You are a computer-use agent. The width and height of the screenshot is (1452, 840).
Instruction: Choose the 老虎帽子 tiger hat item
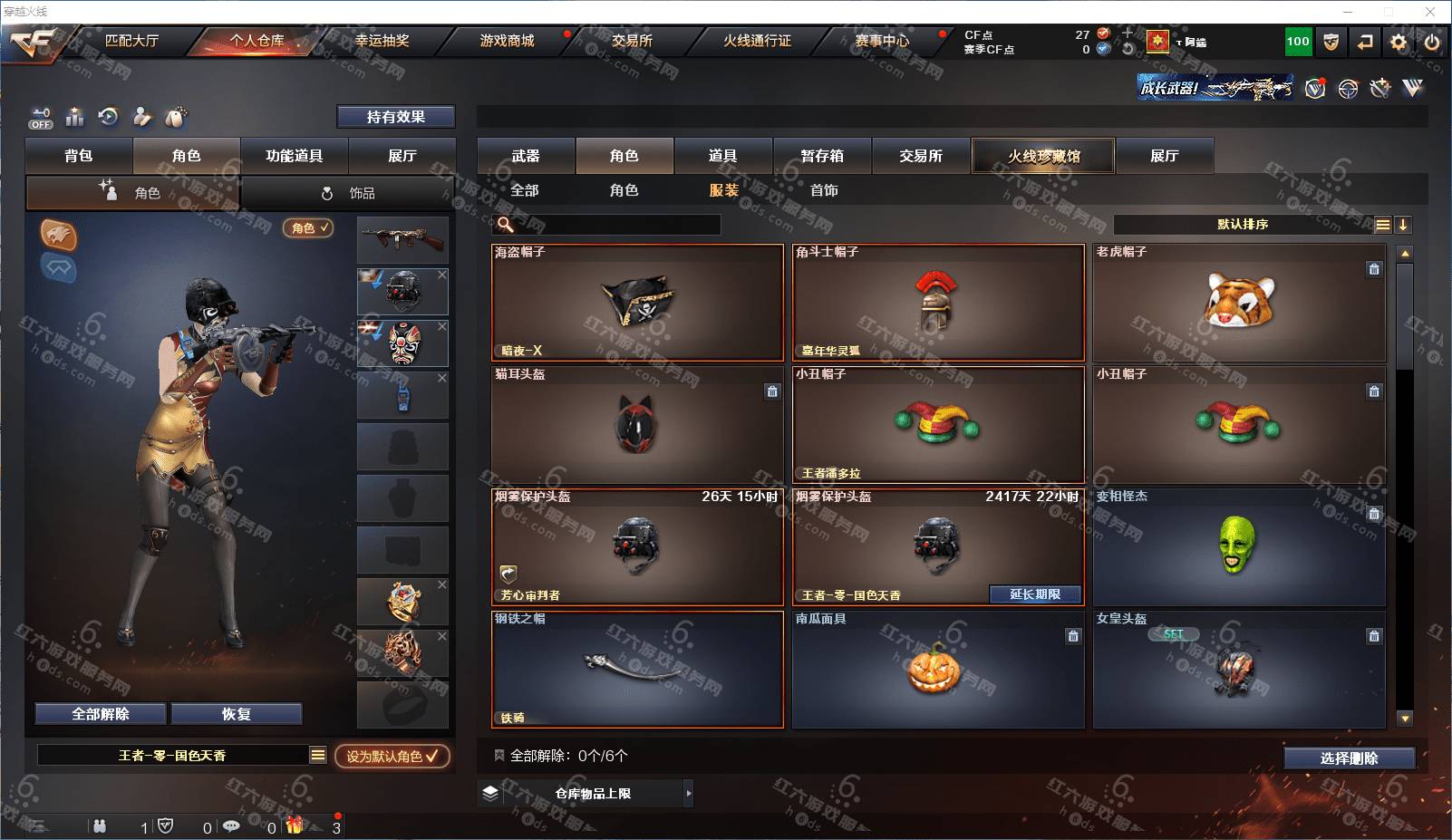(1238, 303)
